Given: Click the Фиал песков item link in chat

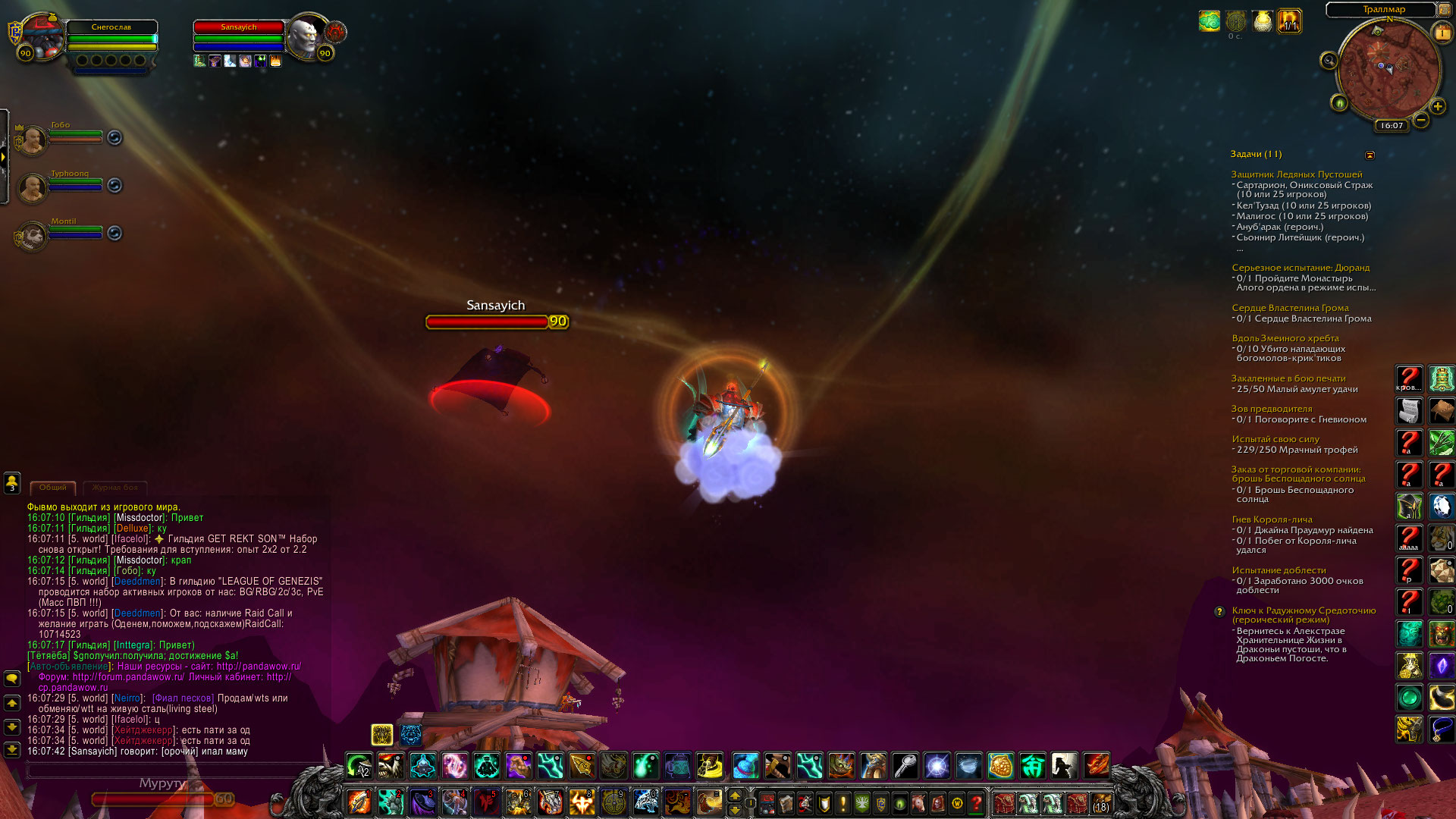Looking at the screenshot, I should pyautogui.click(x=183, y=698).
